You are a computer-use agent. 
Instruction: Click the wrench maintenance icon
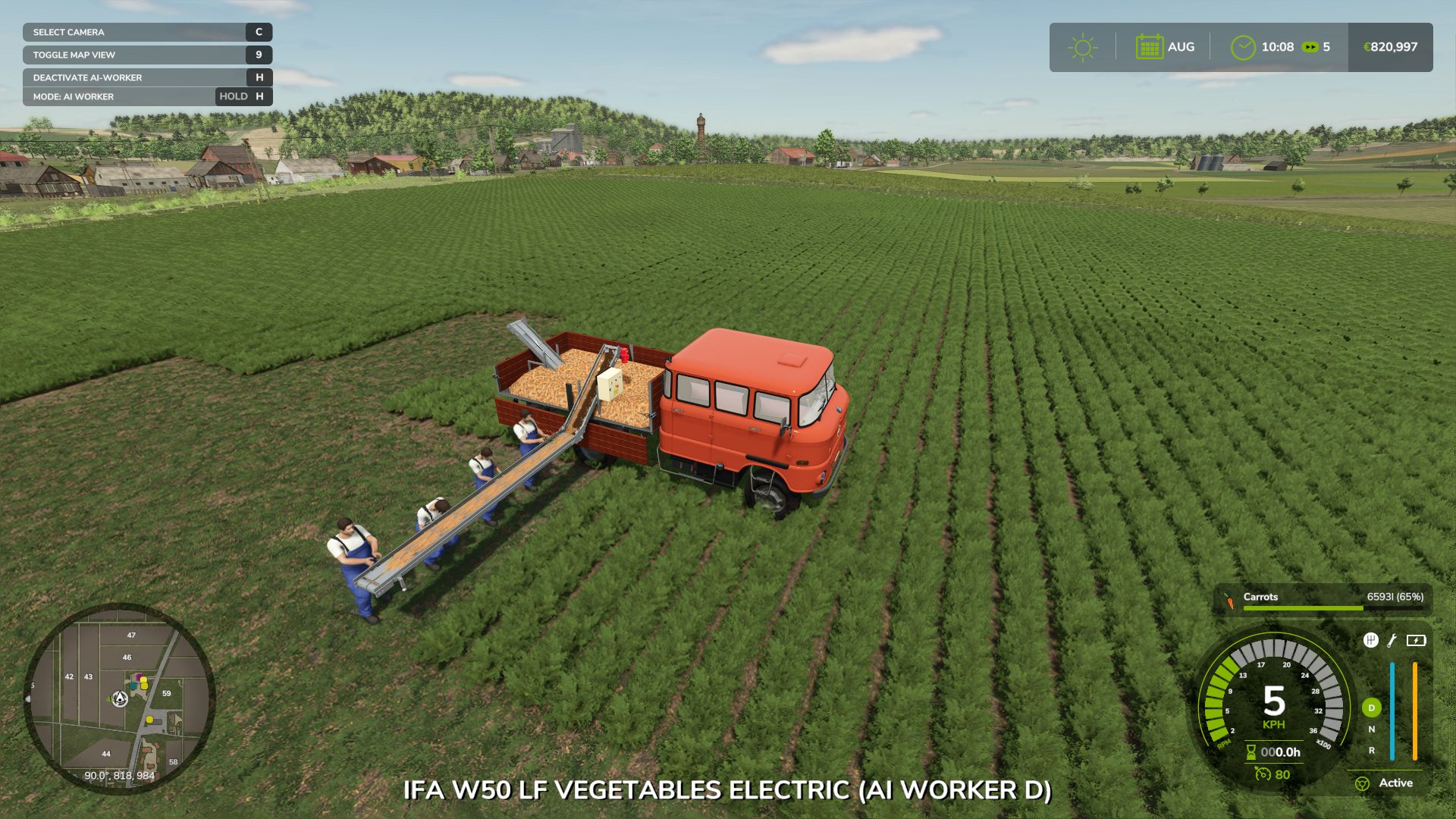[1391, 641]
